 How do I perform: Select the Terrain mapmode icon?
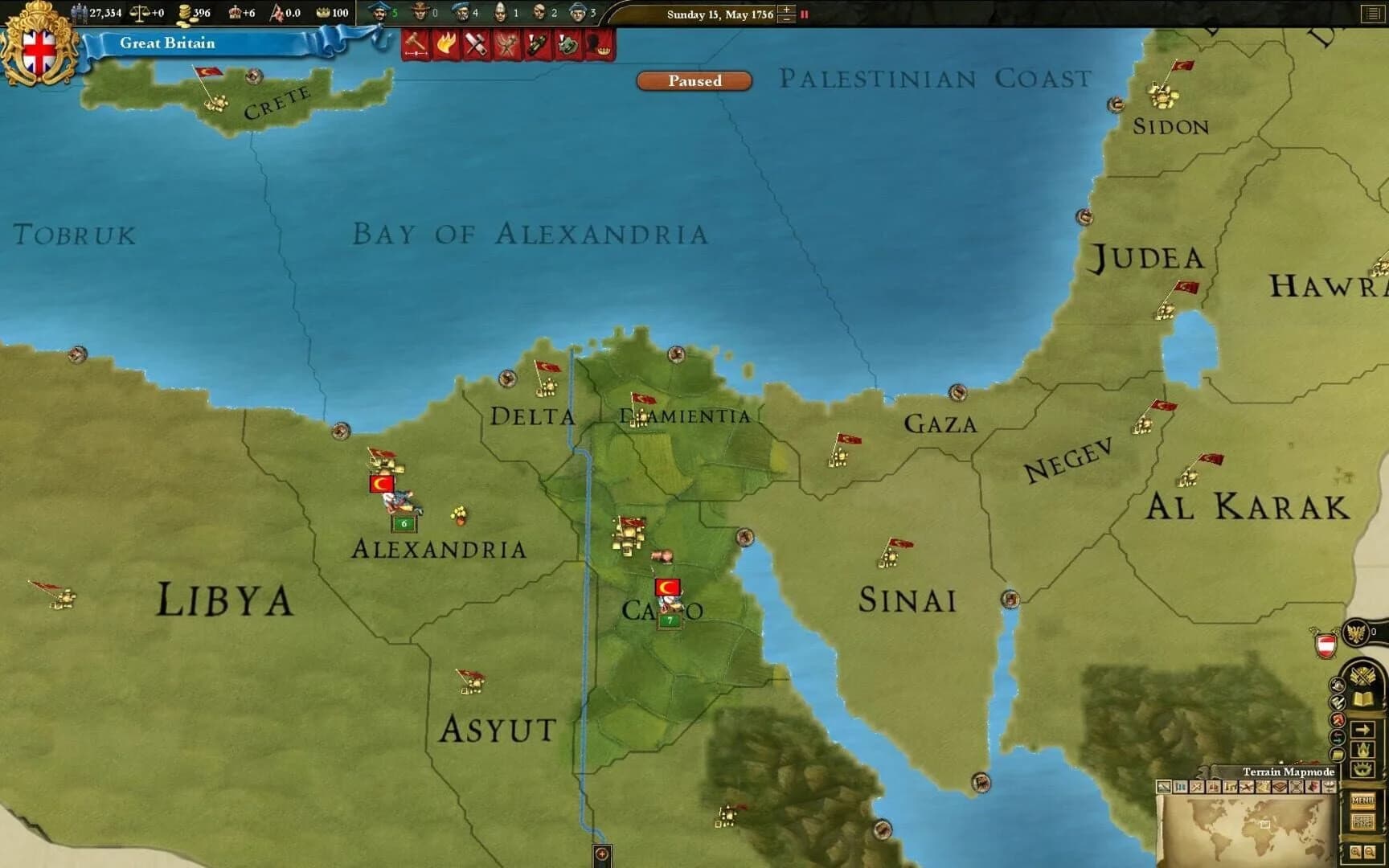pyautogui.click(x=1163, y=787)
